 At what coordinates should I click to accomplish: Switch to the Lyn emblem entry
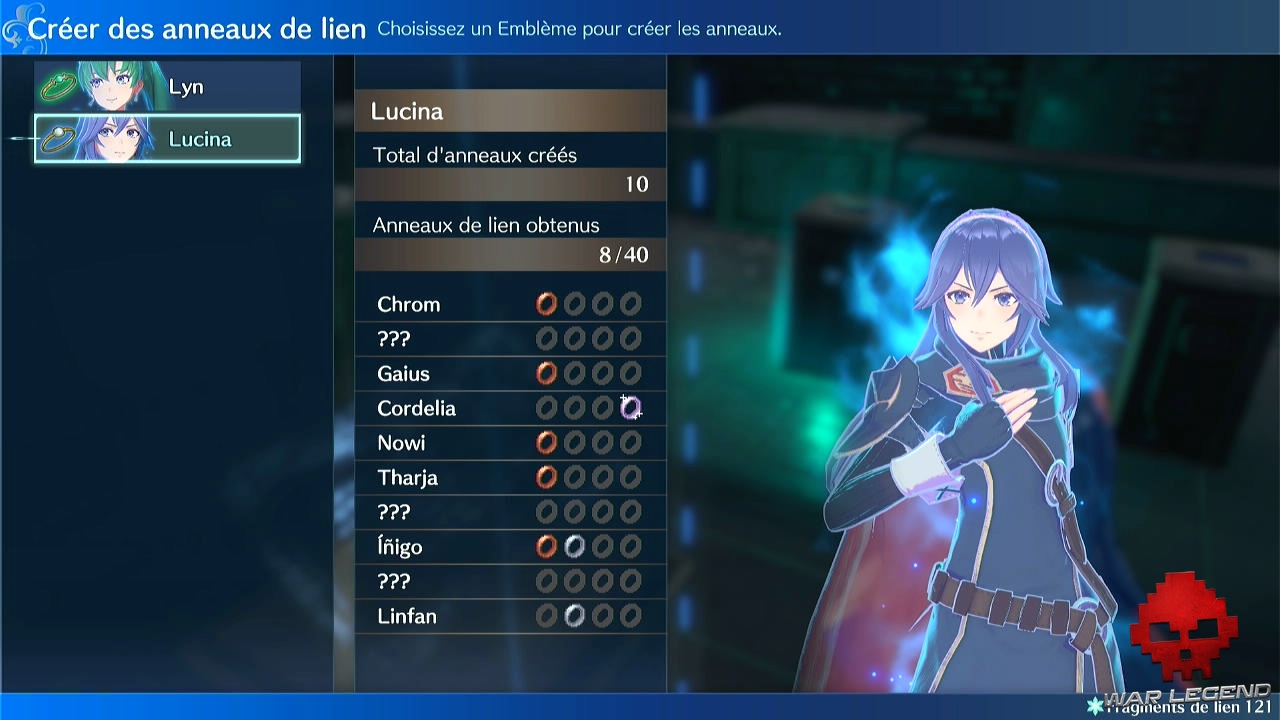click(x=166, y=86)
